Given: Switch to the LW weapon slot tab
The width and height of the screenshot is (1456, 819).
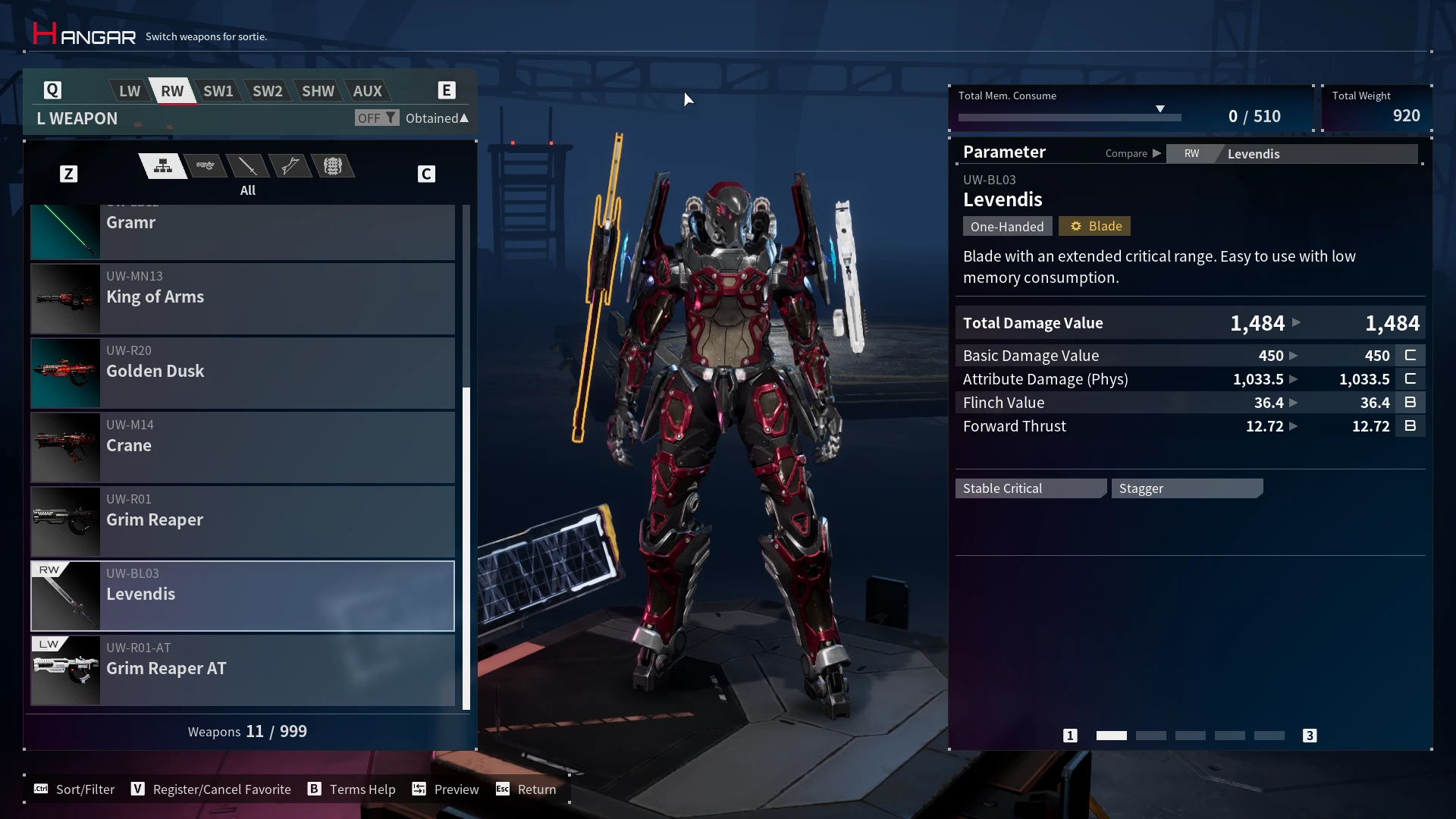Looking at the screenshot, I should point(130,91).
